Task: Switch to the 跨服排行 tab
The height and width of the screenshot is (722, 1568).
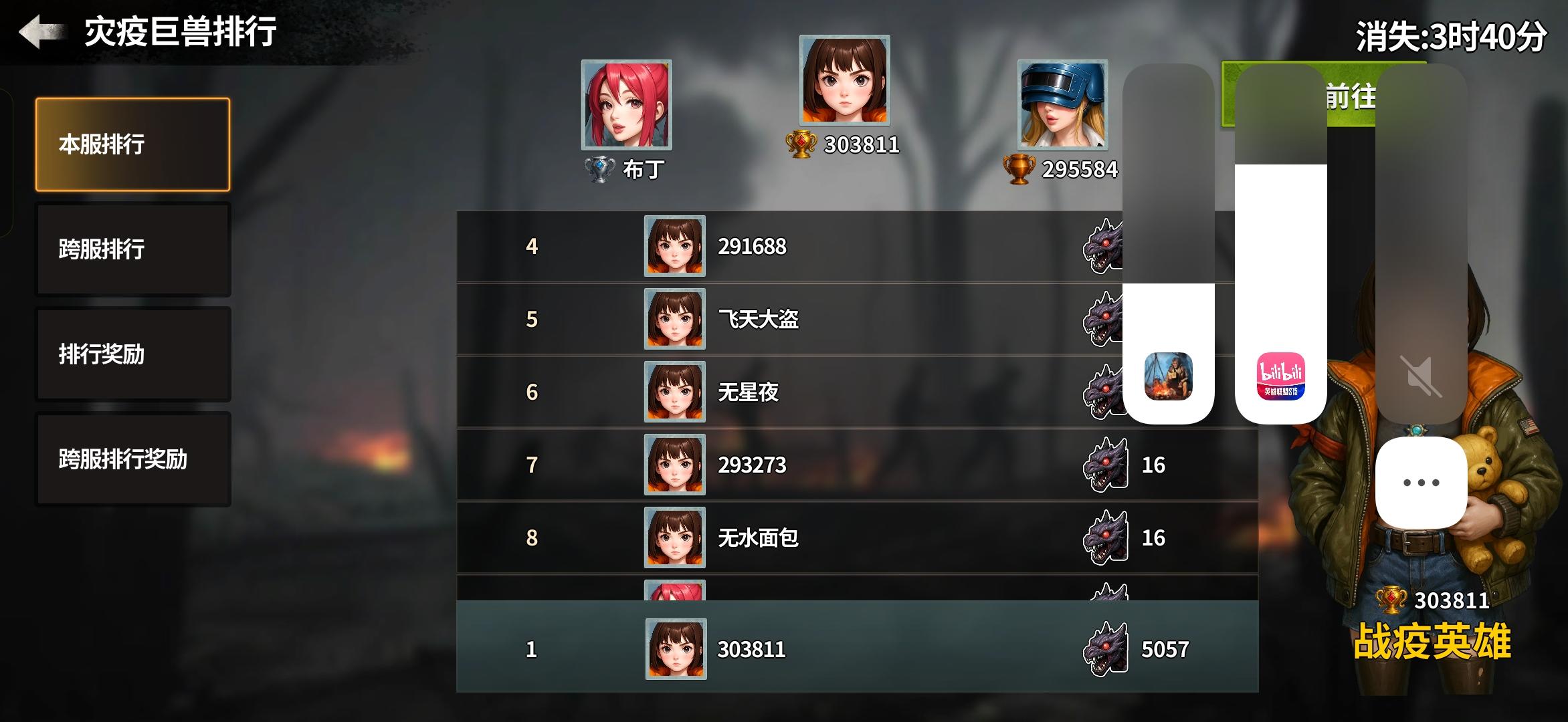Action: coord(132,249)
